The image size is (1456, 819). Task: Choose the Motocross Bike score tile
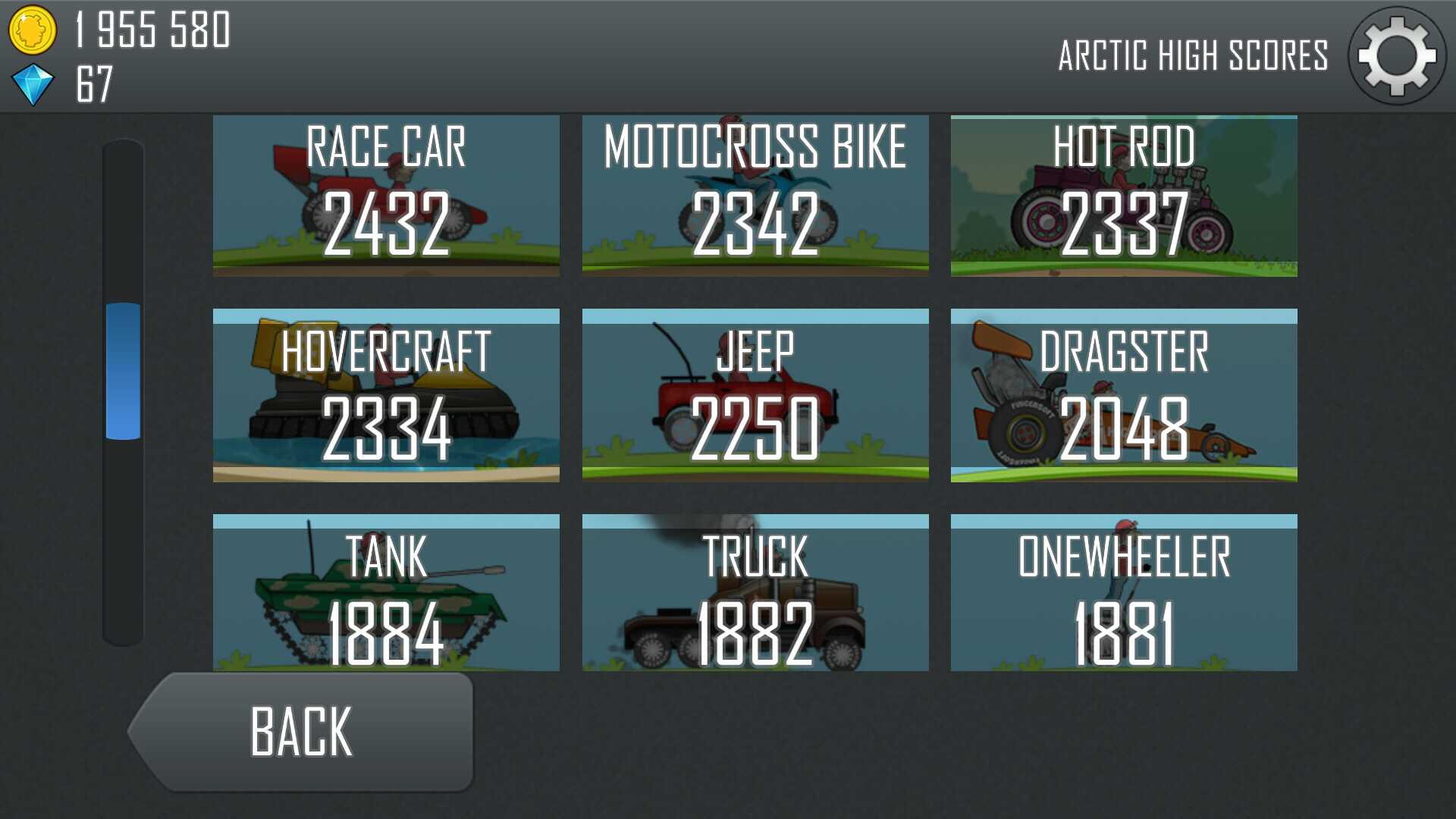pos(755,196)
